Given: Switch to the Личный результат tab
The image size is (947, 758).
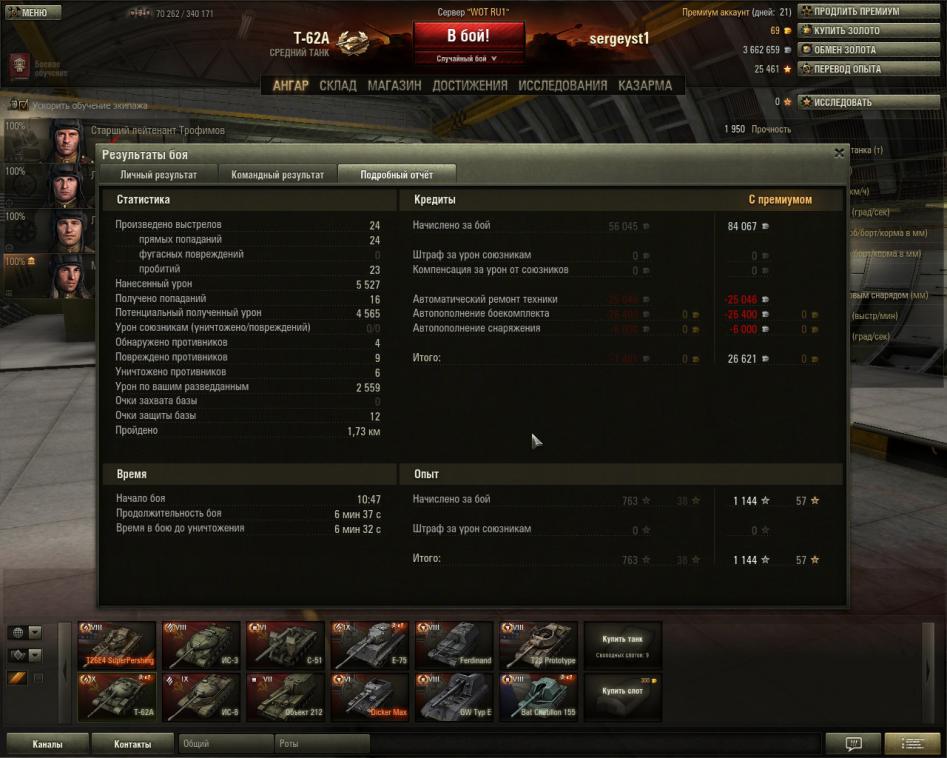Looking at the screenshot, I should [158, 174].
